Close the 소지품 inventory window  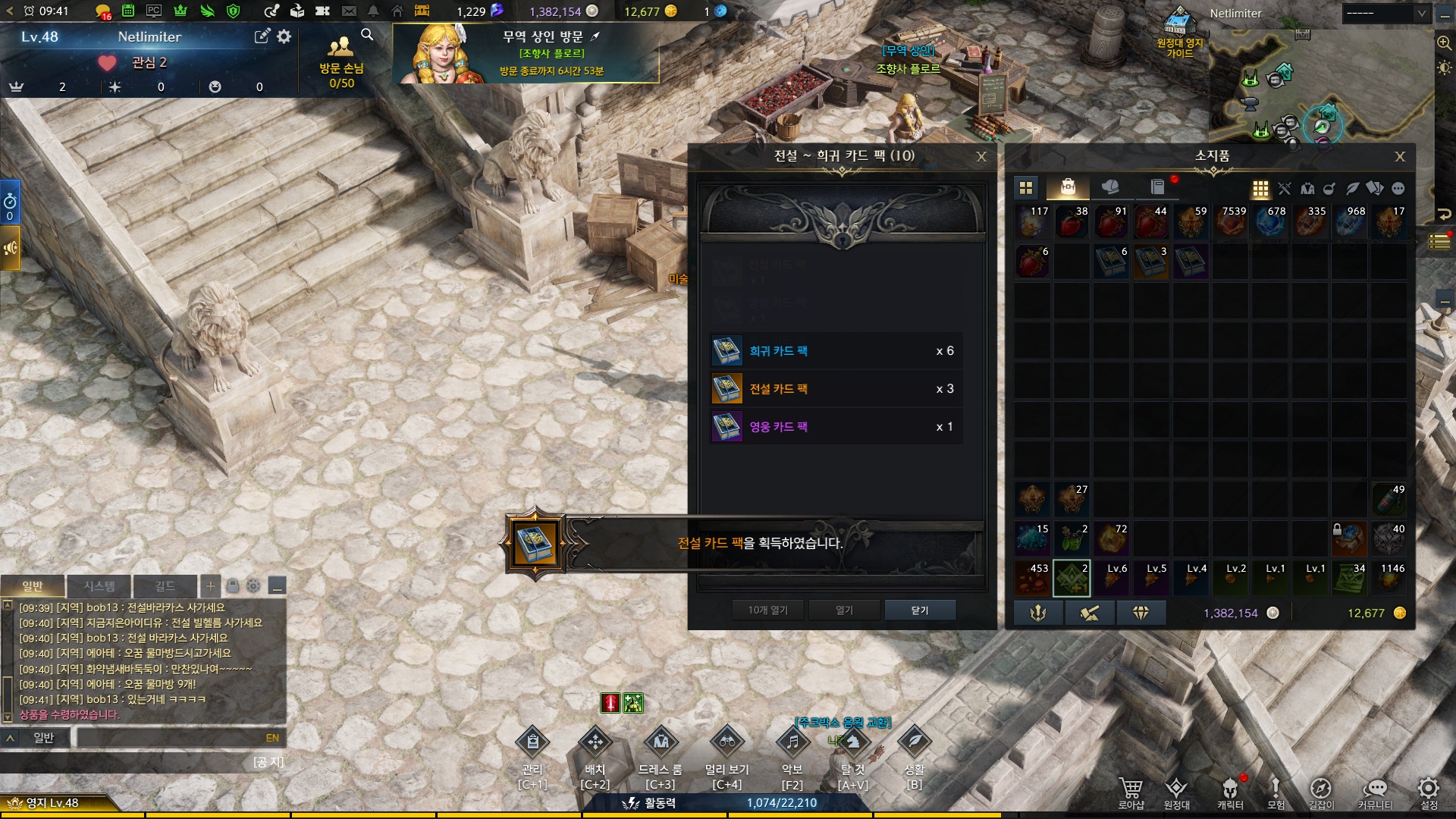(1400, 156)
